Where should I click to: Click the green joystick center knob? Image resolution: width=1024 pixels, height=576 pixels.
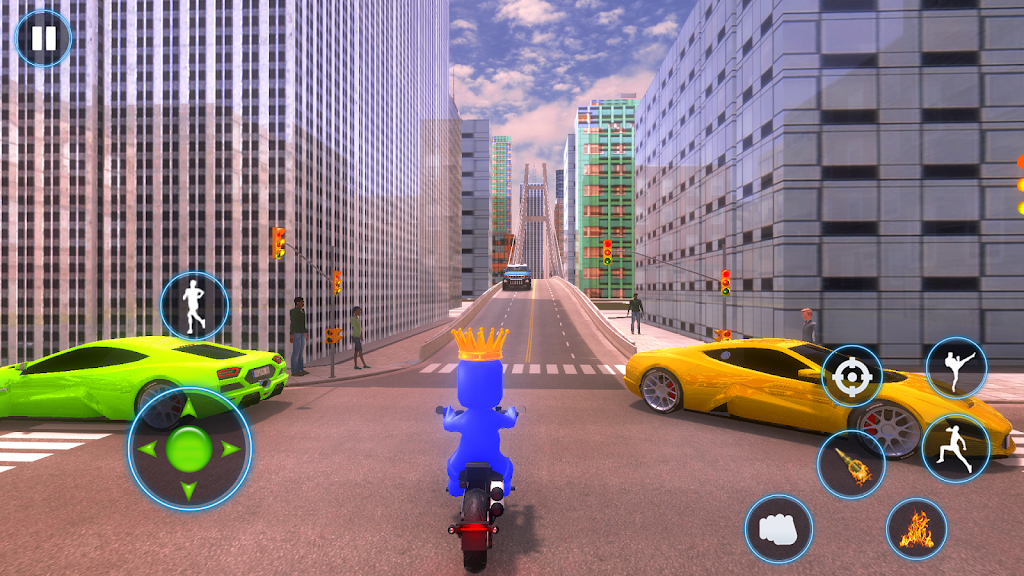189,448
